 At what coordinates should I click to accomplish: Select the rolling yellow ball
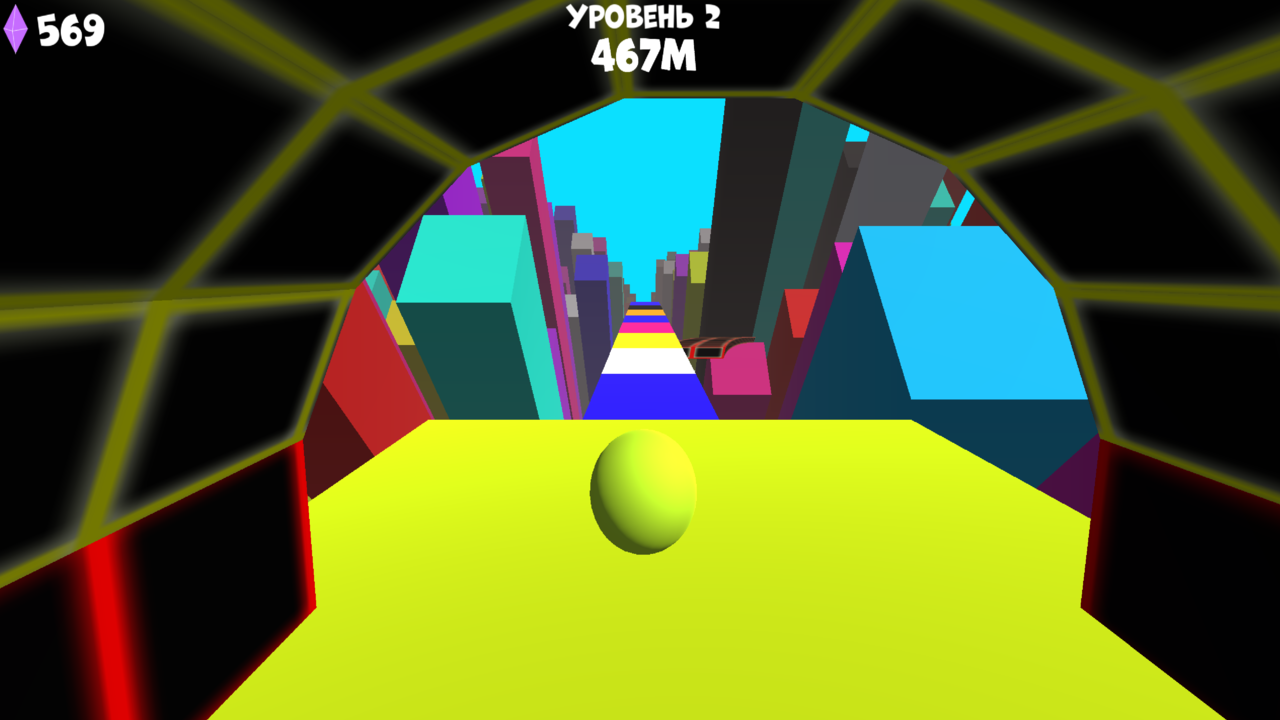645,493
